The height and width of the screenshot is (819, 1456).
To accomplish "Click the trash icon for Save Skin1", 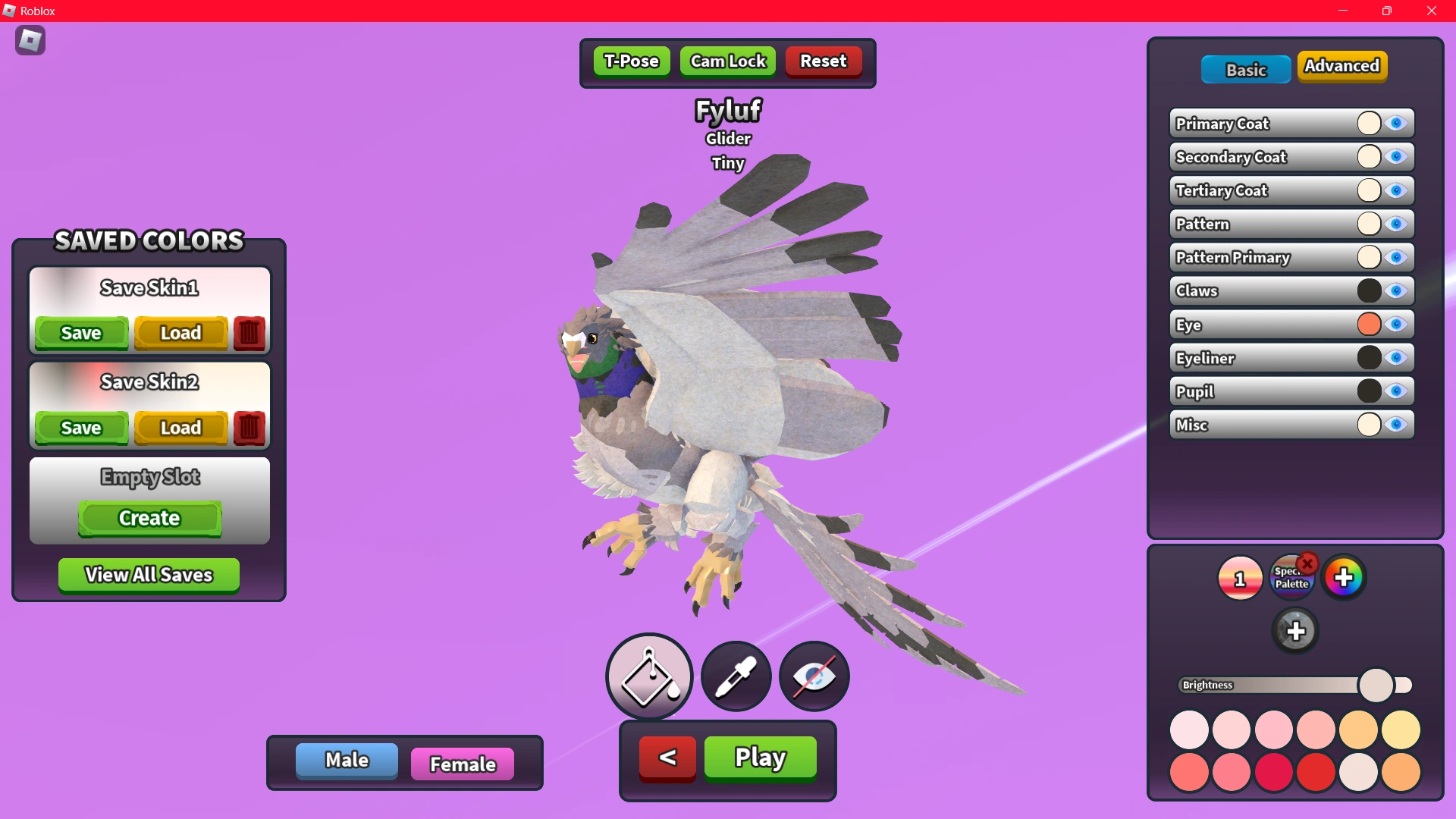I will [x=249, y=333].
